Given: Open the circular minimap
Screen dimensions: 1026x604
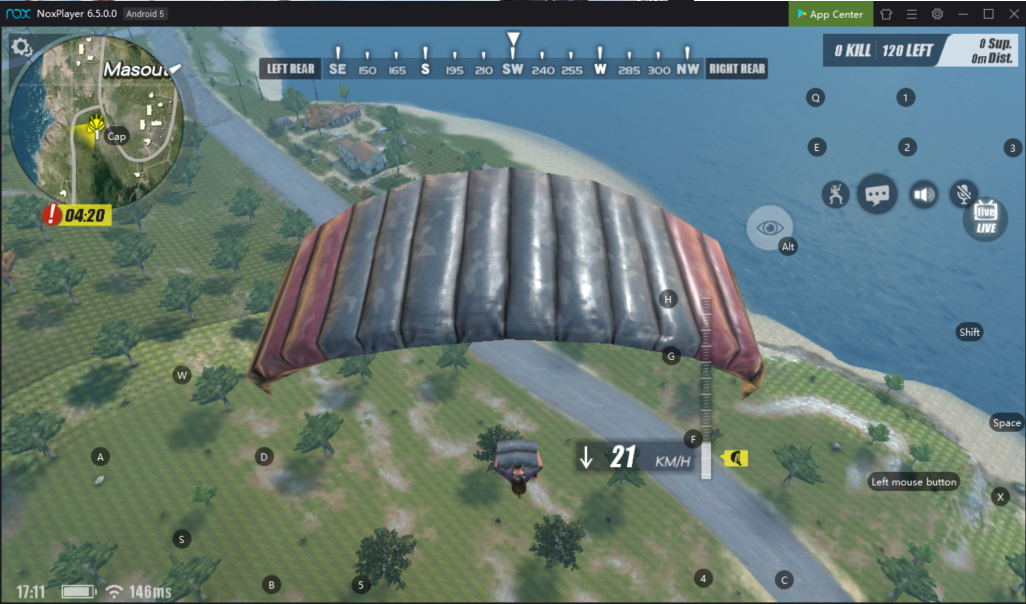Looking at the screenshot, I should click(x=96, y=118).
